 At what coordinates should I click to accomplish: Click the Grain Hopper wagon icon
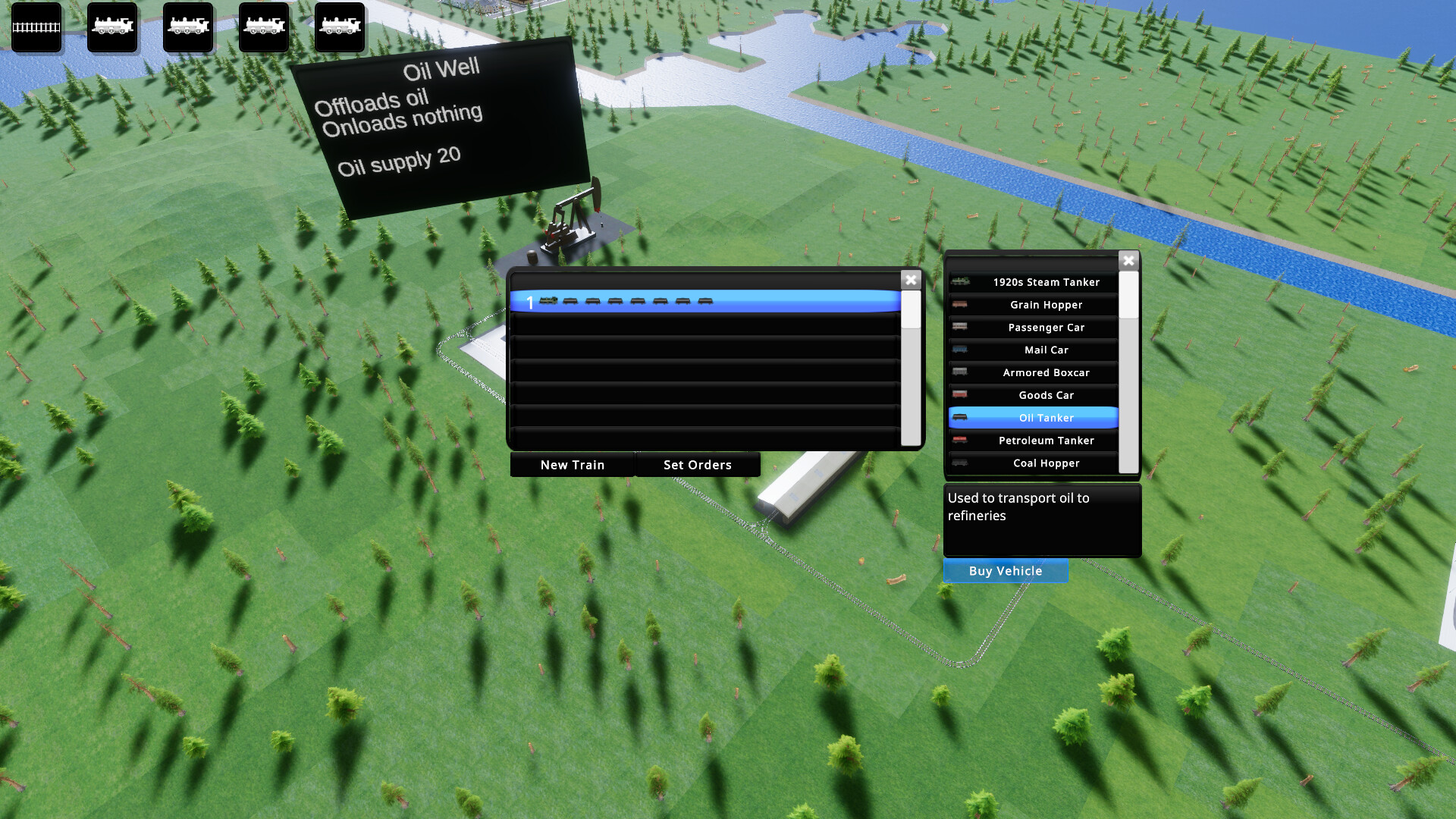pyautogui.click(x=959, y=304)
